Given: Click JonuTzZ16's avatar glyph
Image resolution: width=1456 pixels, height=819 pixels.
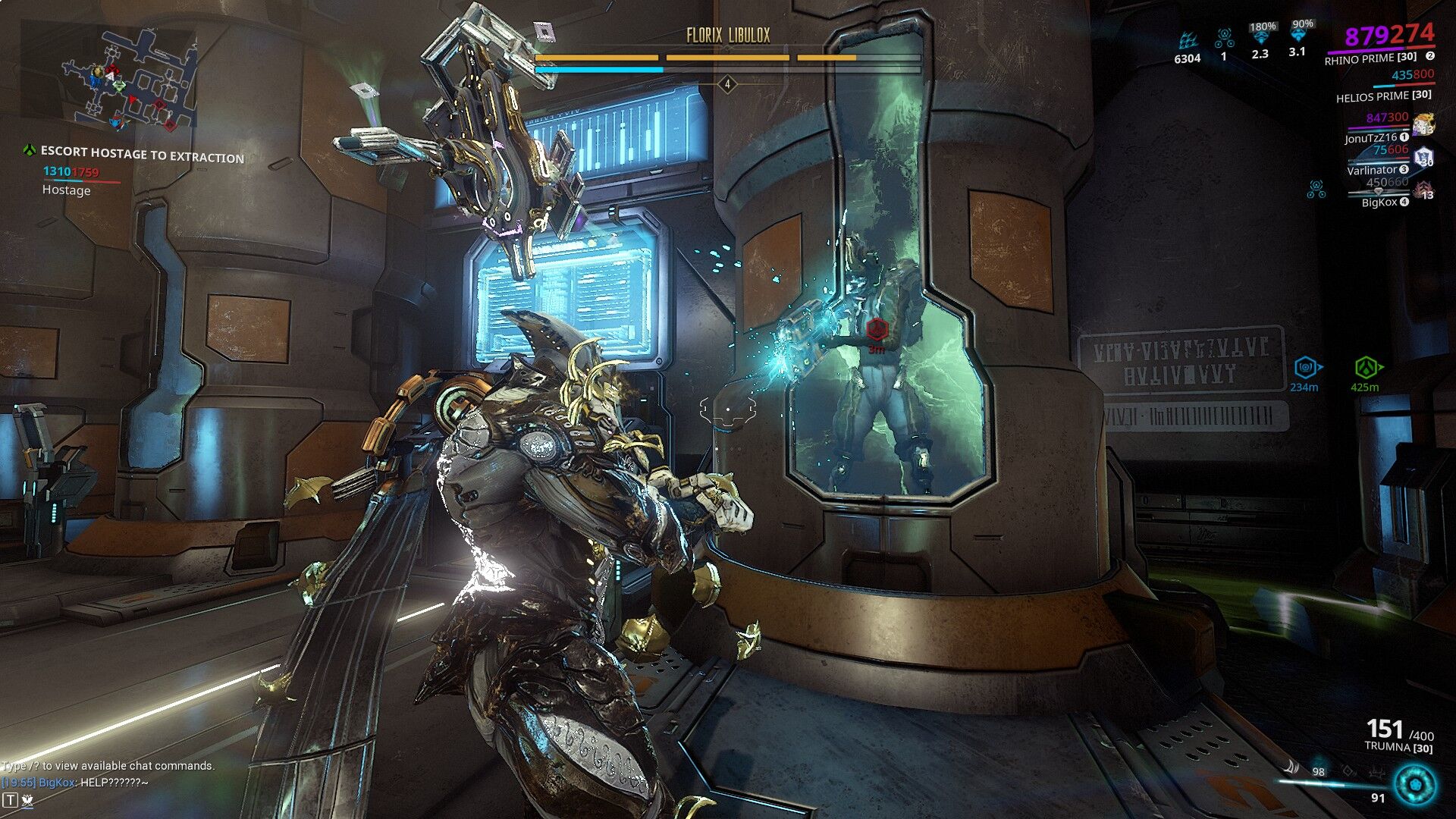Looking at the screenshot, I should [x=1423, y=124].
